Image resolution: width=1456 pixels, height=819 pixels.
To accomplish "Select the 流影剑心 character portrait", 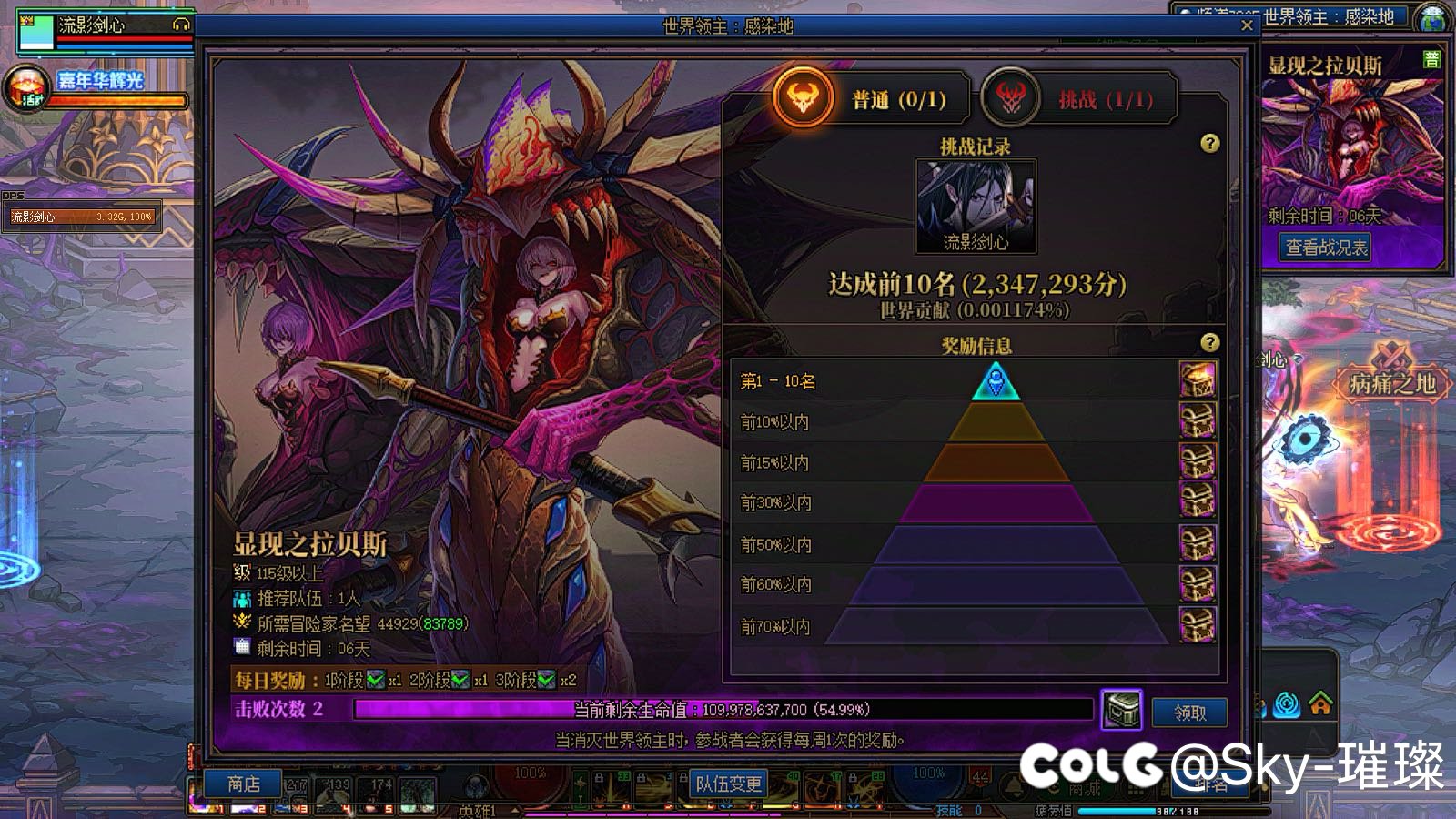I will [976, 205].
